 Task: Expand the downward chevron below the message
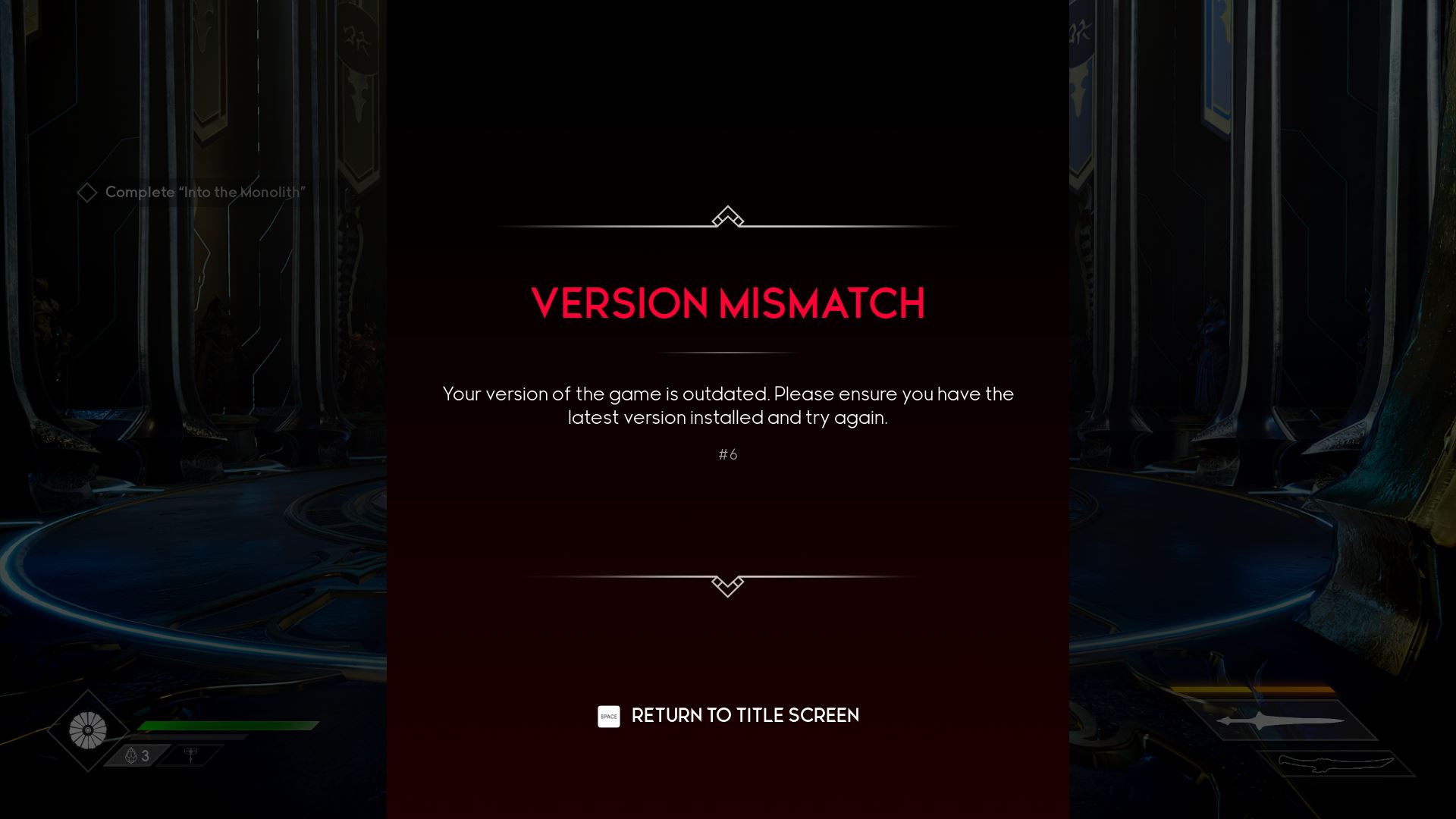coord(727,585)
